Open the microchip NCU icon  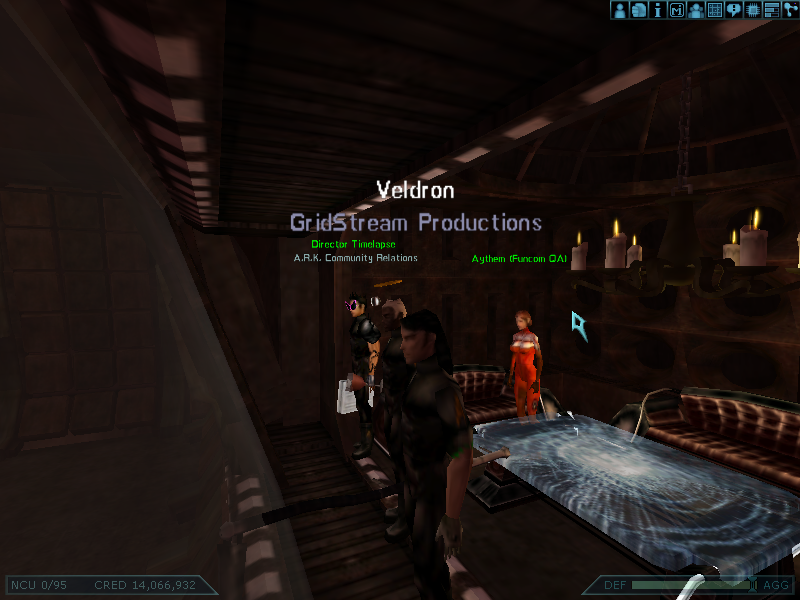pos(752,10)
